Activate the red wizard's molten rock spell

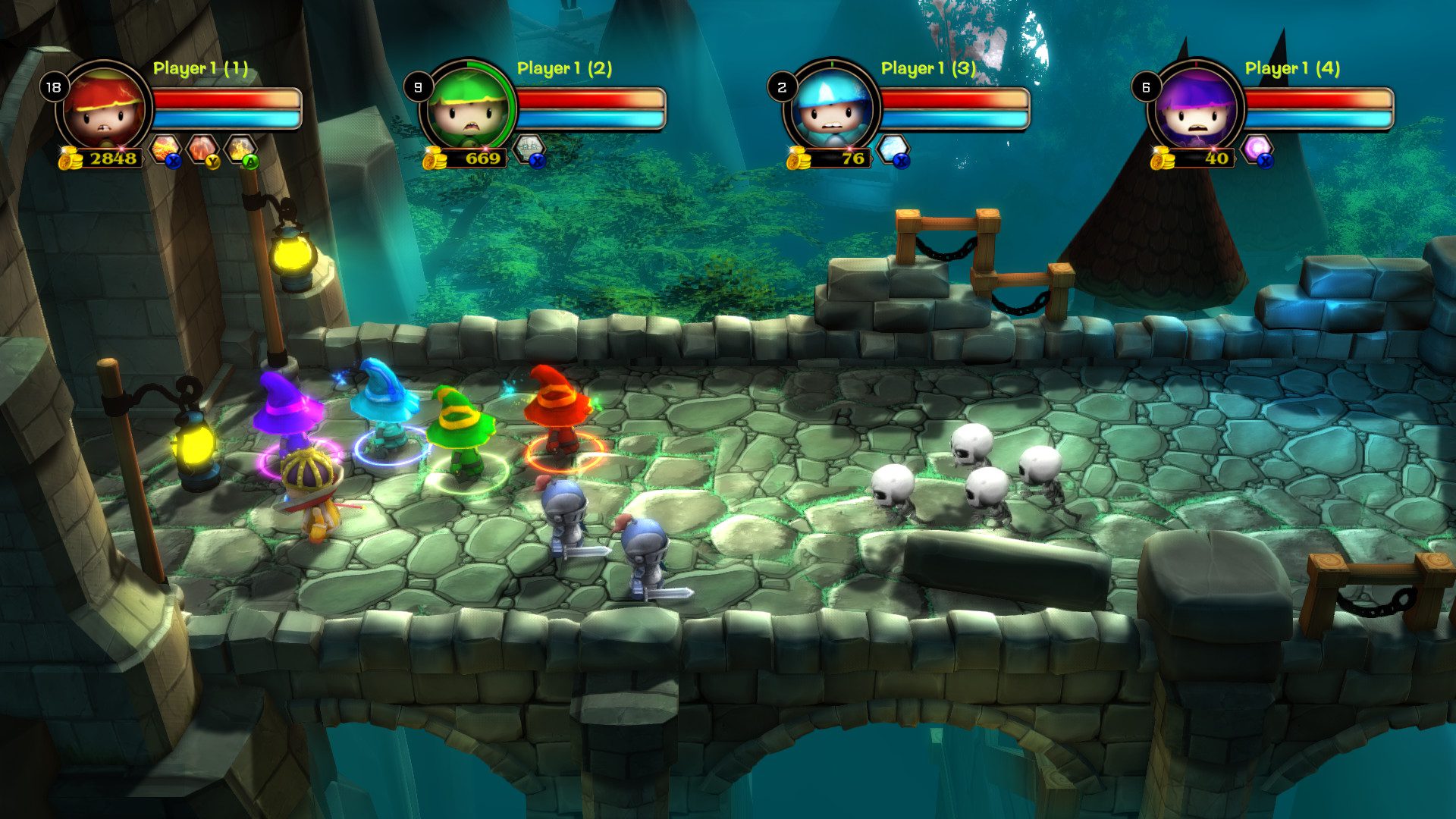pyautogui.click(x=202, y=149)
